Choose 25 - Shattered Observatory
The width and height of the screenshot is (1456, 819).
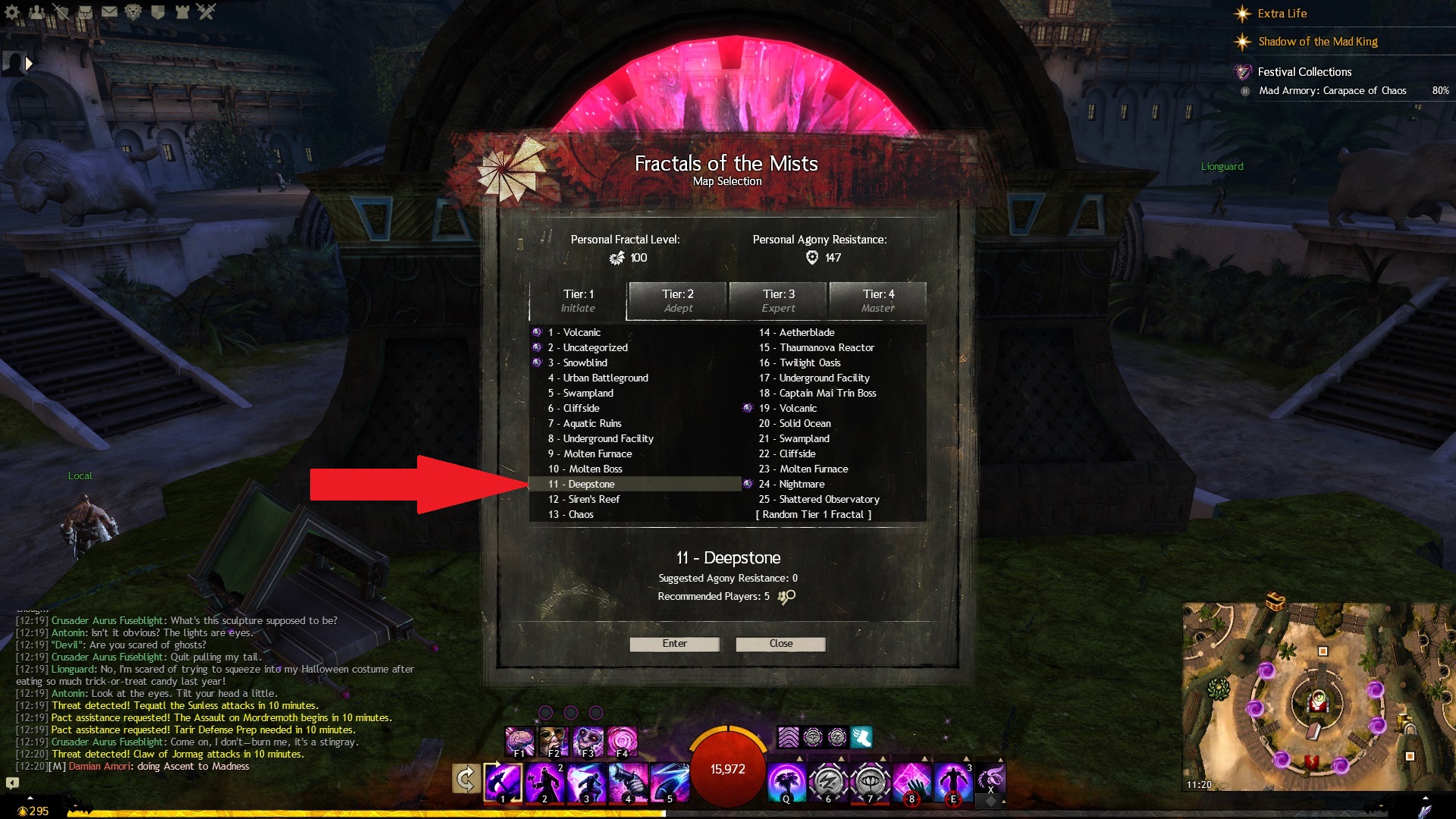829,499
